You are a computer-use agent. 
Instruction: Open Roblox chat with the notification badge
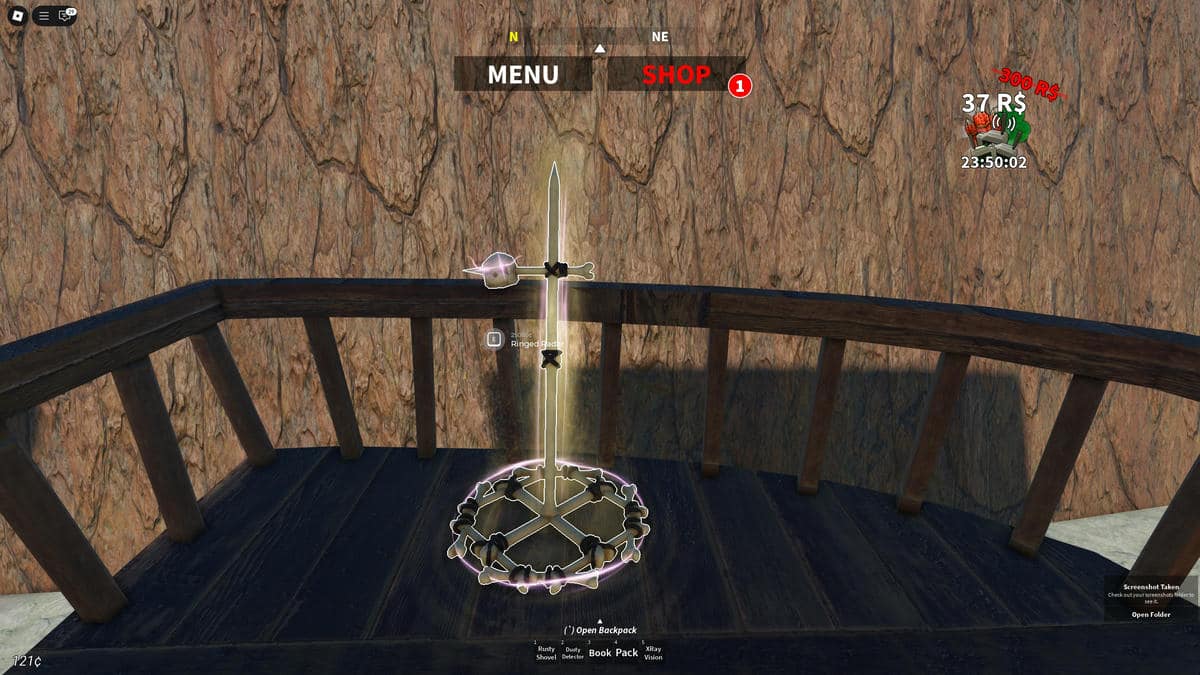click(x=66, y=16)
